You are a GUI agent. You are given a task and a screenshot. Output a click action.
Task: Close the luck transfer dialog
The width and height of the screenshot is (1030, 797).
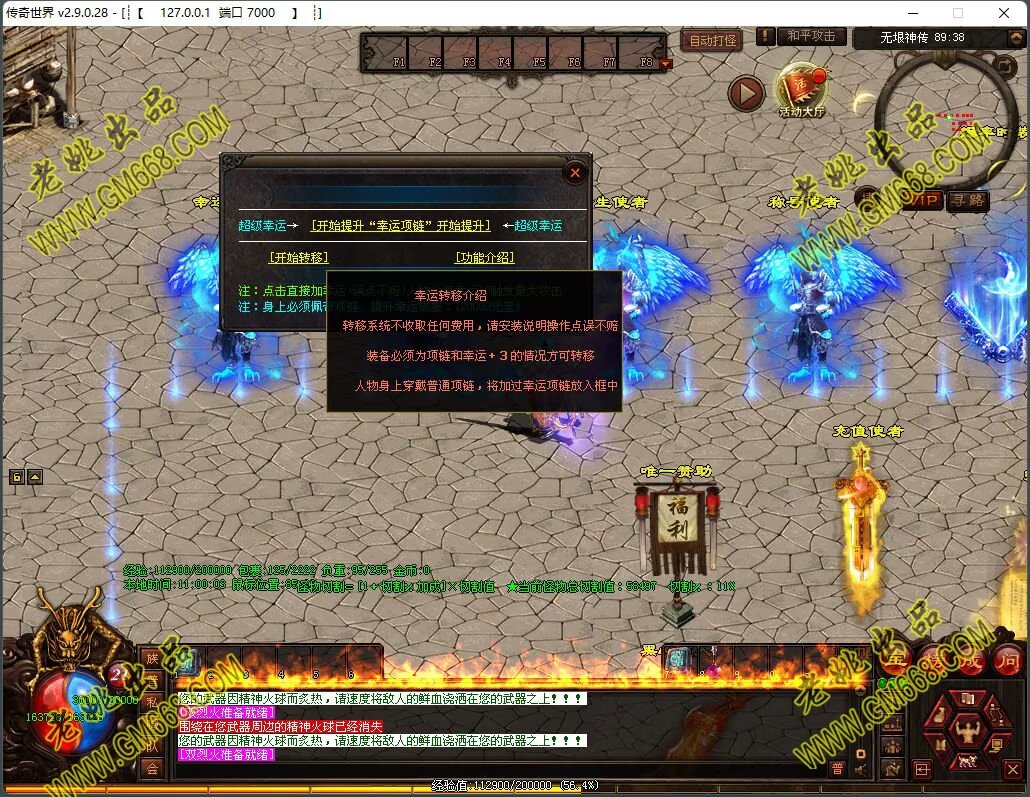pos(575,173)
